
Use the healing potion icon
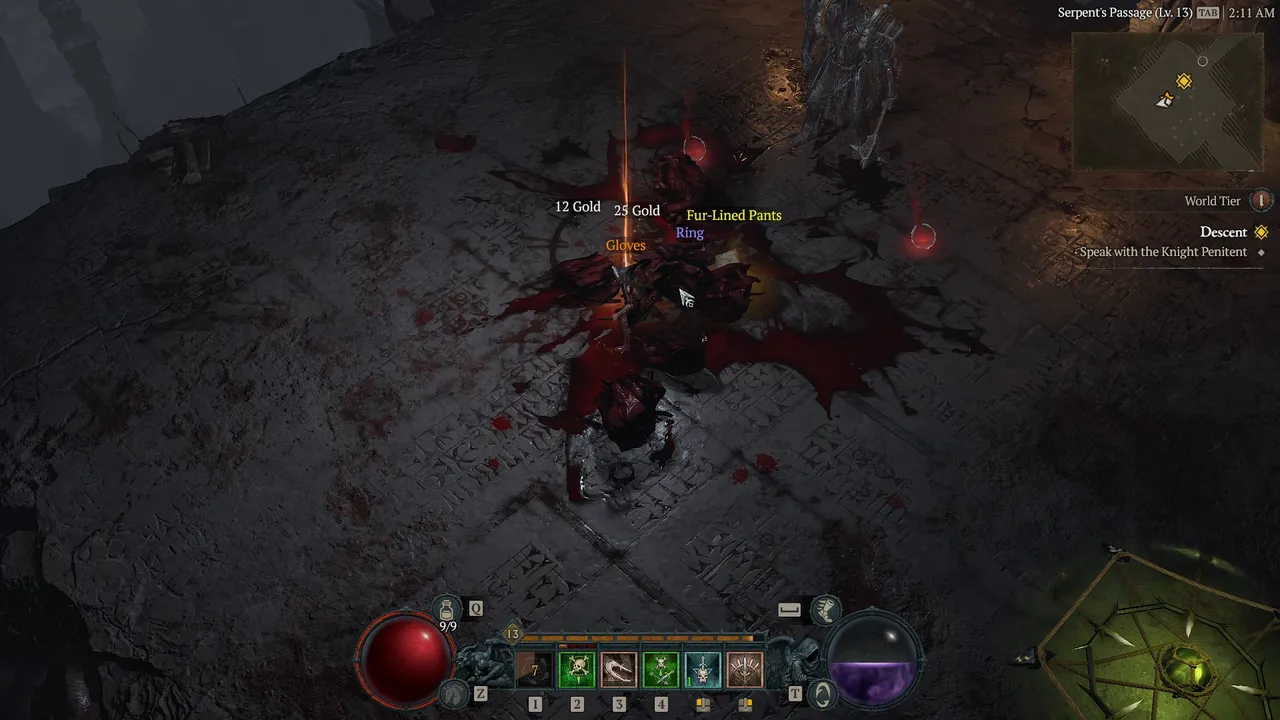(x=447, y=608)
